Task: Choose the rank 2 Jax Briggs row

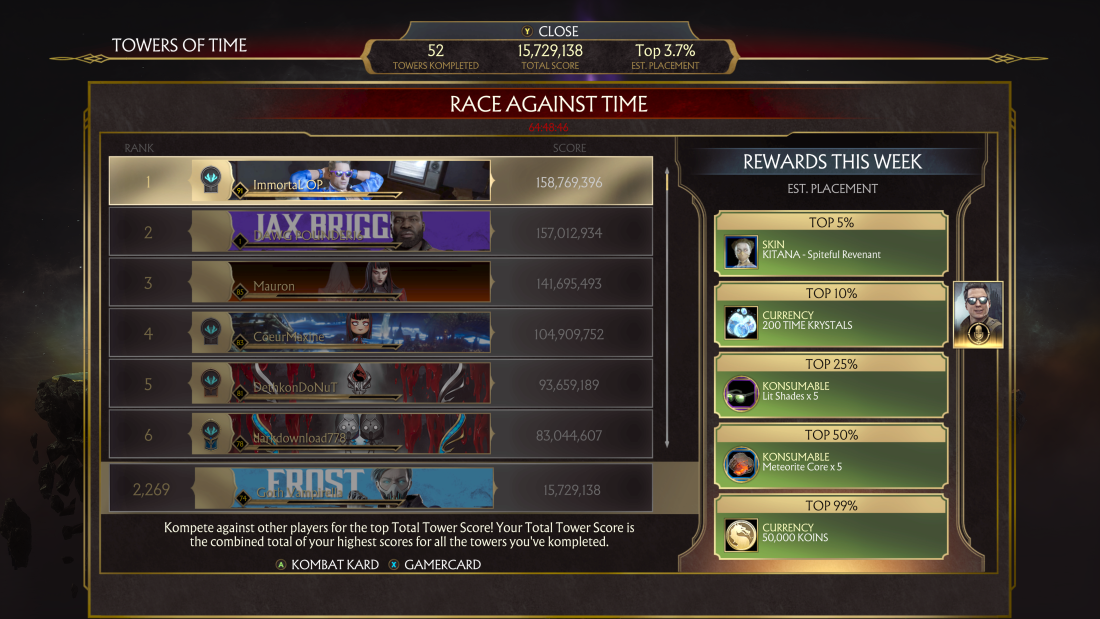Action: (x=380, y=232)
